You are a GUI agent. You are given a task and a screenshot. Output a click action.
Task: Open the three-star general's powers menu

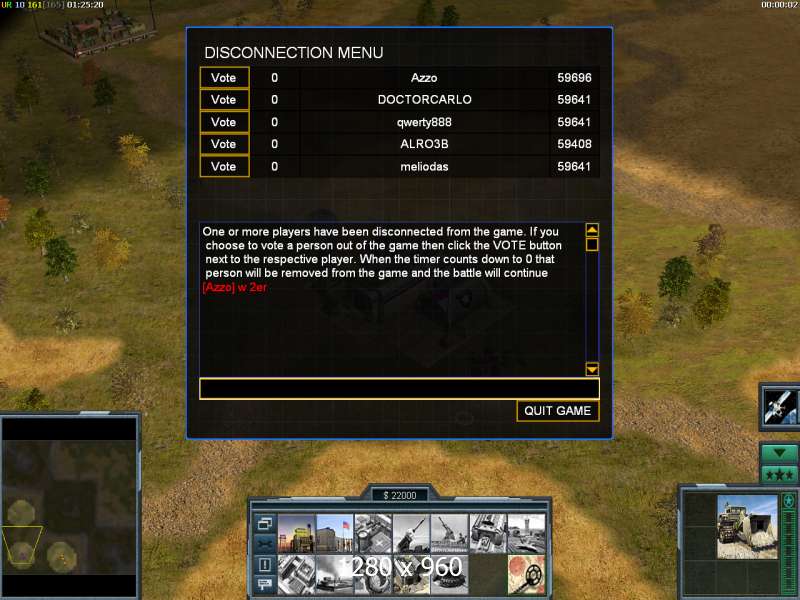[x=779, y=474]
